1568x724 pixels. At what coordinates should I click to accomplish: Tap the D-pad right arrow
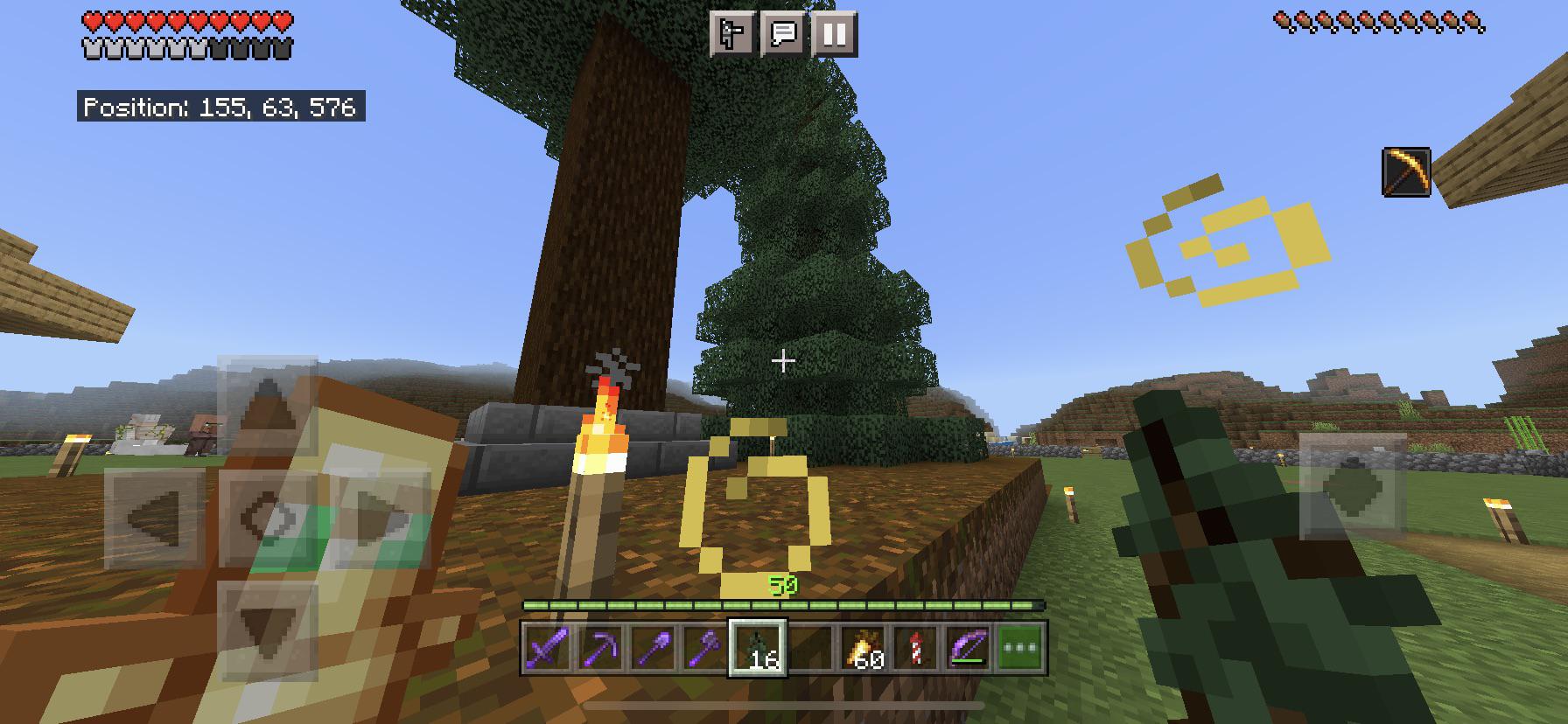pyautogui.click(x=381, y=518)
